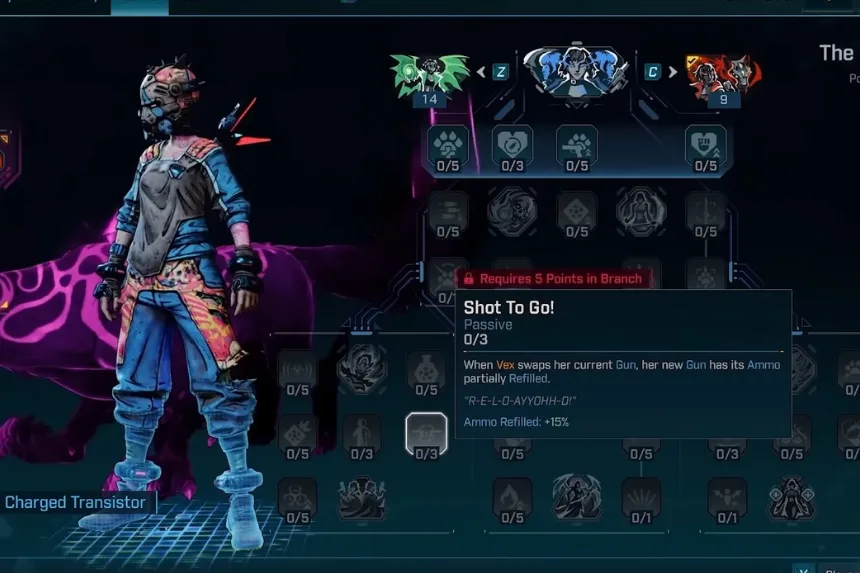Click the highlighted Shot To Go! skill node
This screenshot has height=573, width=860.
click(426, 433)
